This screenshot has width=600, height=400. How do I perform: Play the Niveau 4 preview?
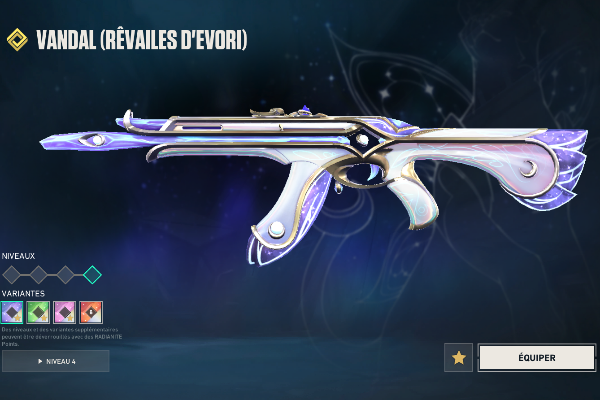click(56, 360)
